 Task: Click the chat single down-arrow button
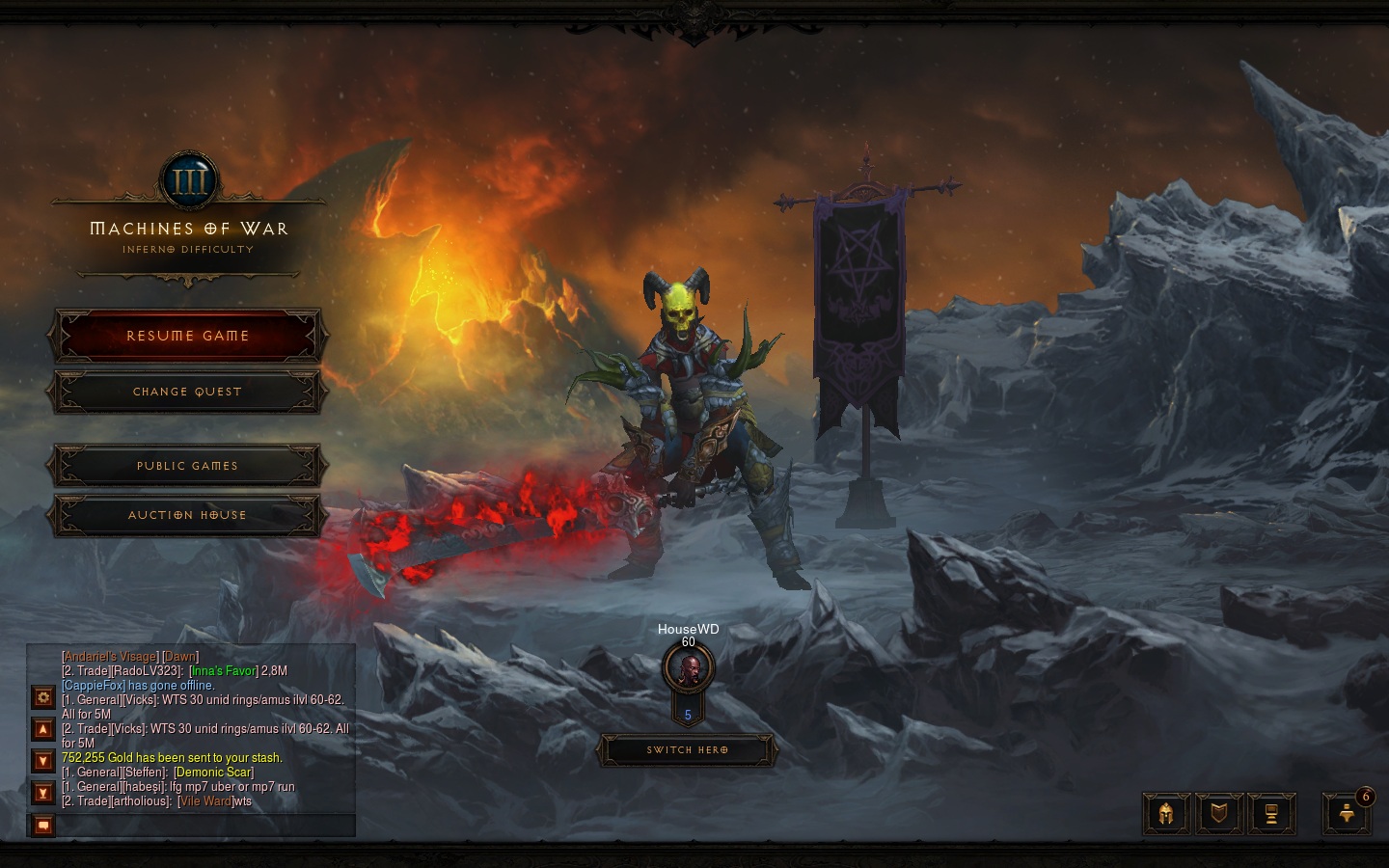point(43,761)
